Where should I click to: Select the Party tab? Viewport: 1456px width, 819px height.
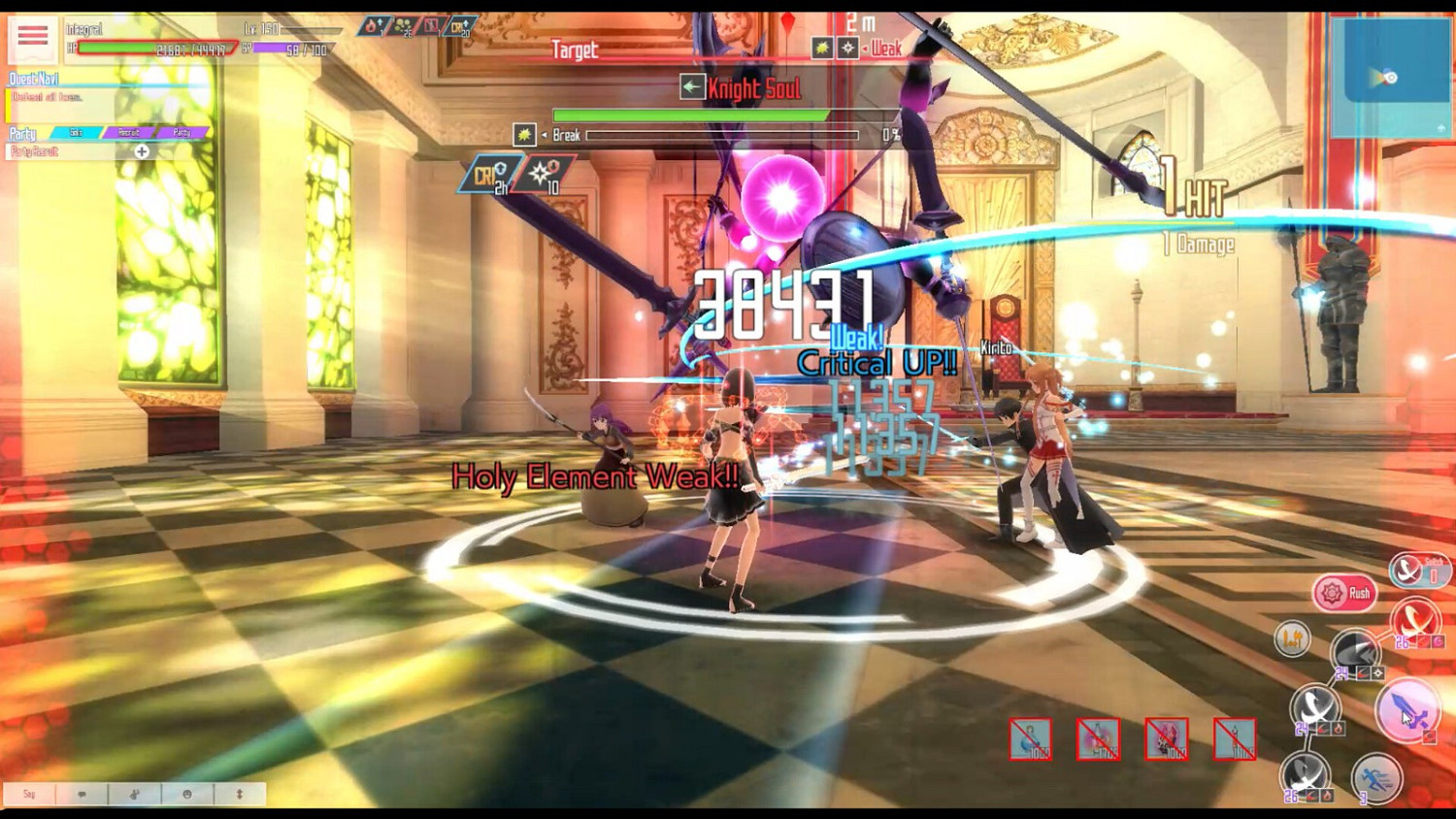pos(181,133)
